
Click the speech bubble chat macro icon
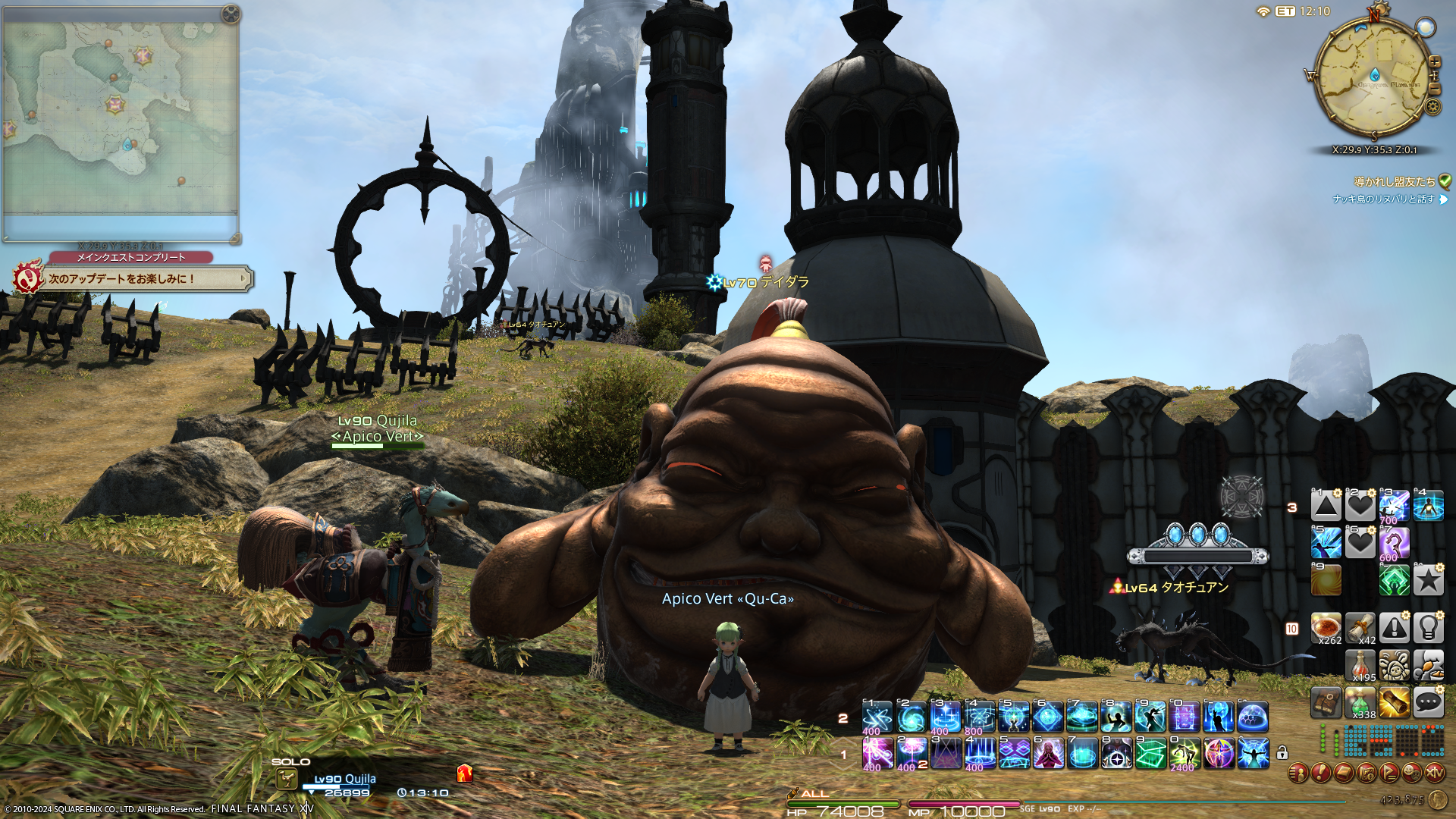coord(1428,703)
